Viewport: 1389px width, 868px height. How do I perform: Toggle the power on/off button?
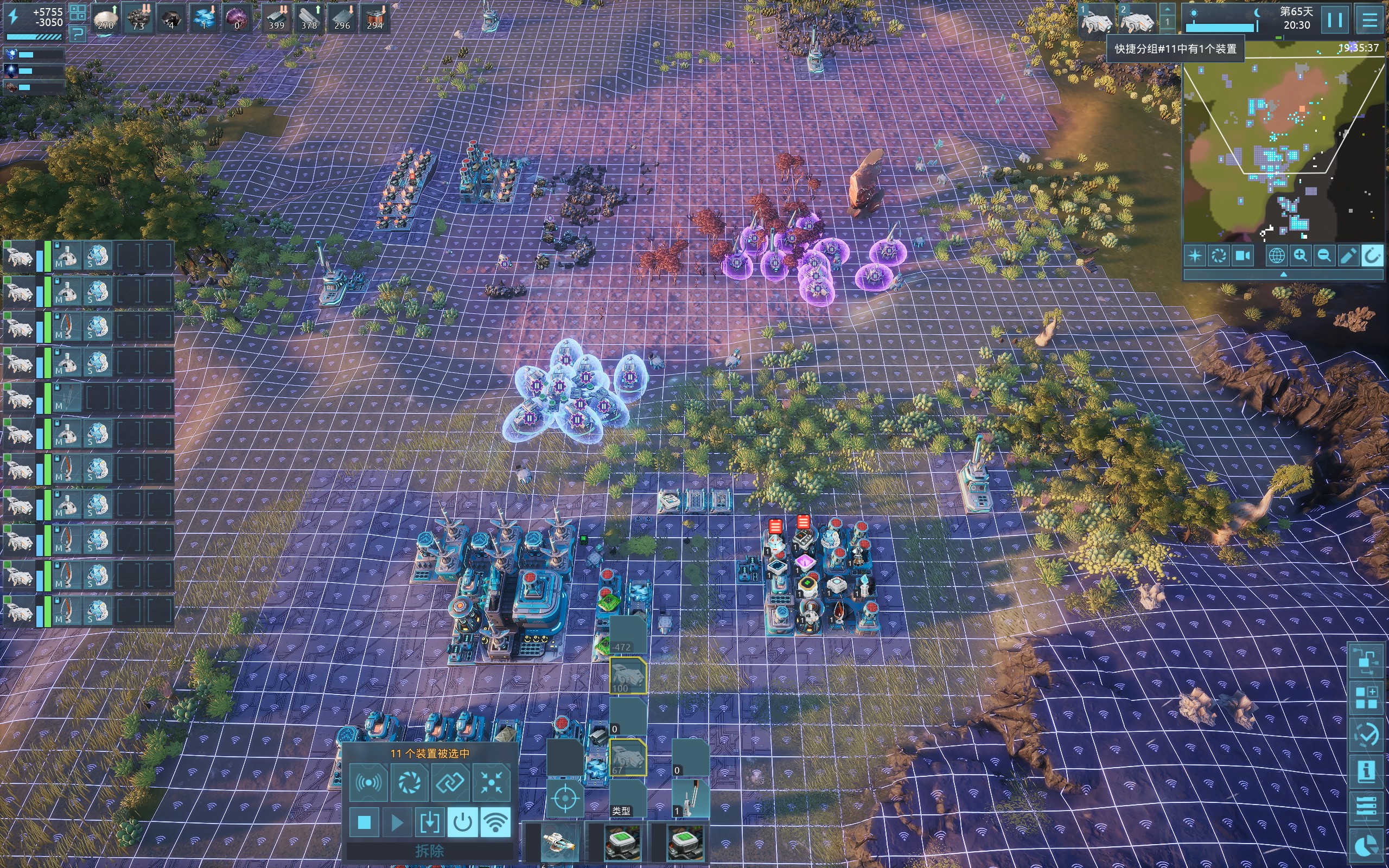pyautogui.click(x=462, y=822)
